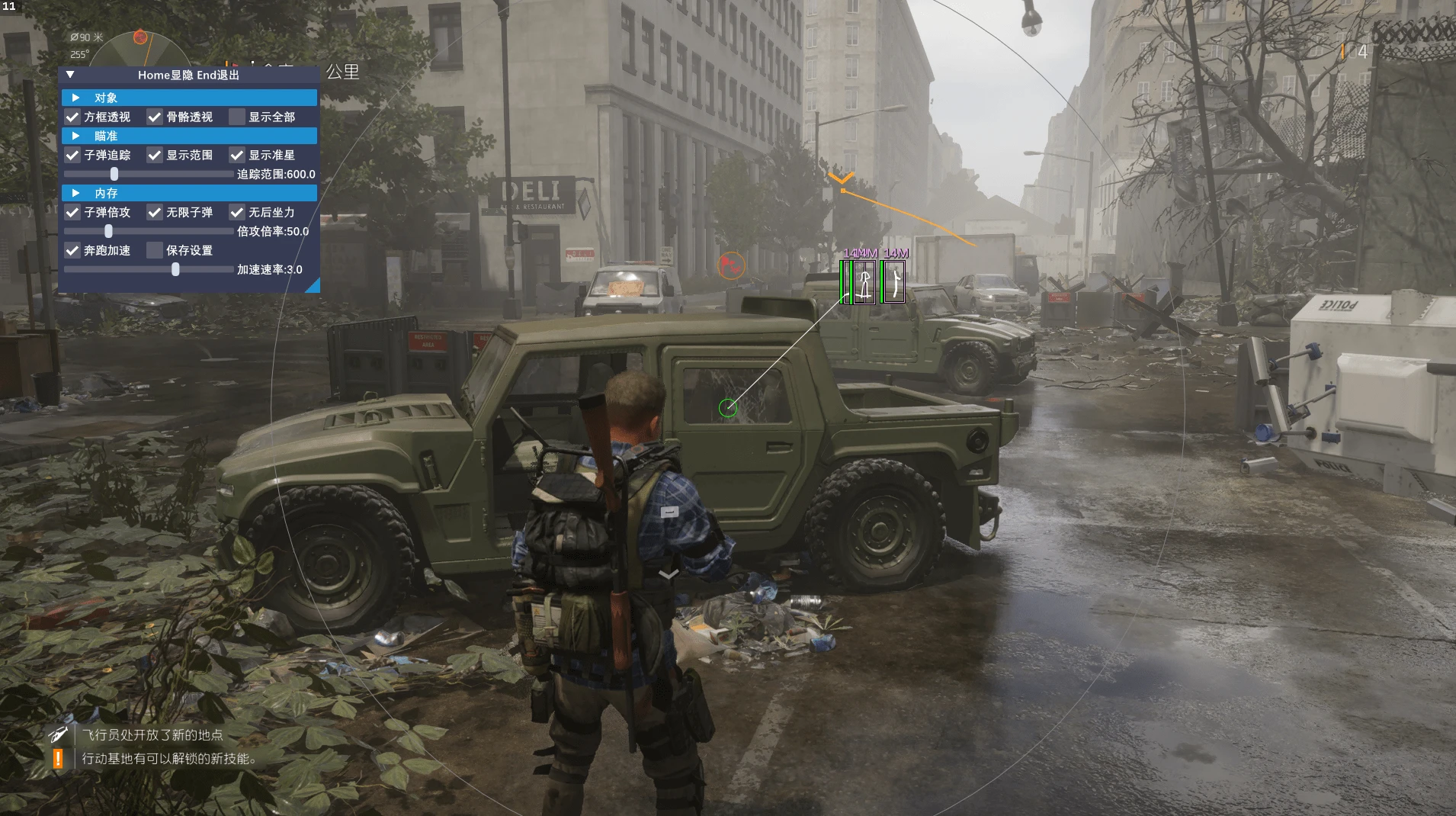This screenshot has height=816, width=1456.
Task: Click the overlay window's blue resize grip
Action: 313,287
